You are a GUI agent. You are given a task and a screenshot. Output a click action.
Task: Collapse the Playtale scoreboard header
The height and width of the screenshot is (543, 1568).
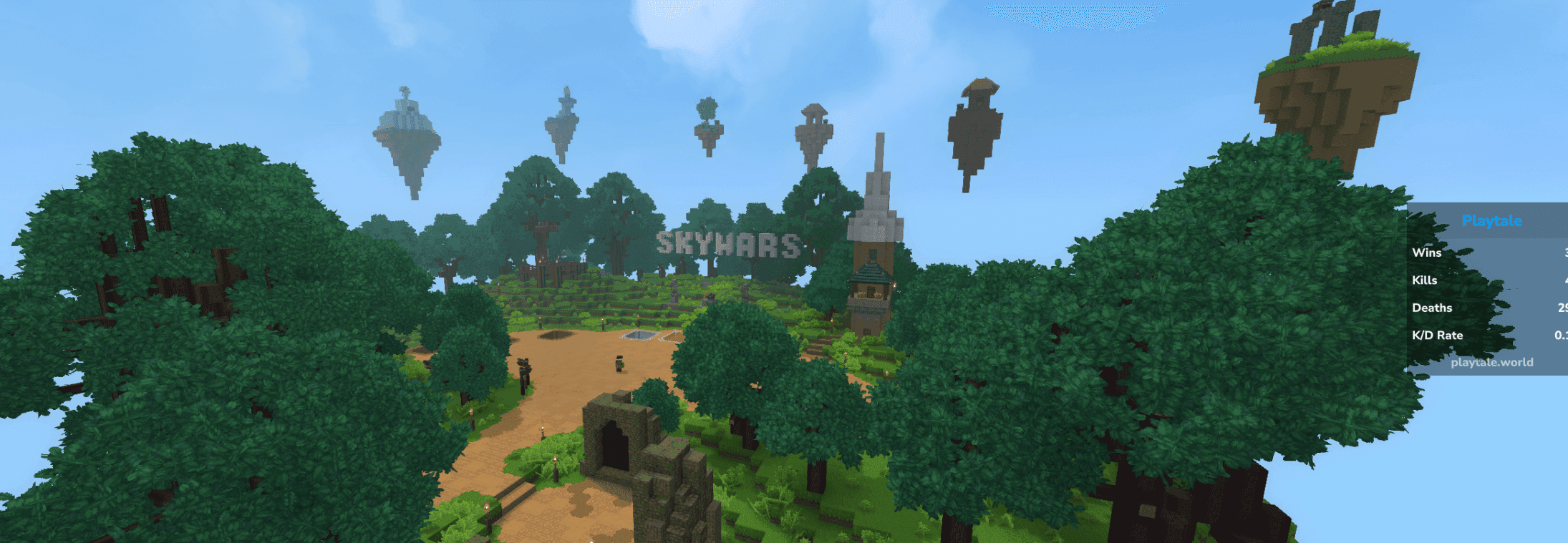click(1491, 221)
